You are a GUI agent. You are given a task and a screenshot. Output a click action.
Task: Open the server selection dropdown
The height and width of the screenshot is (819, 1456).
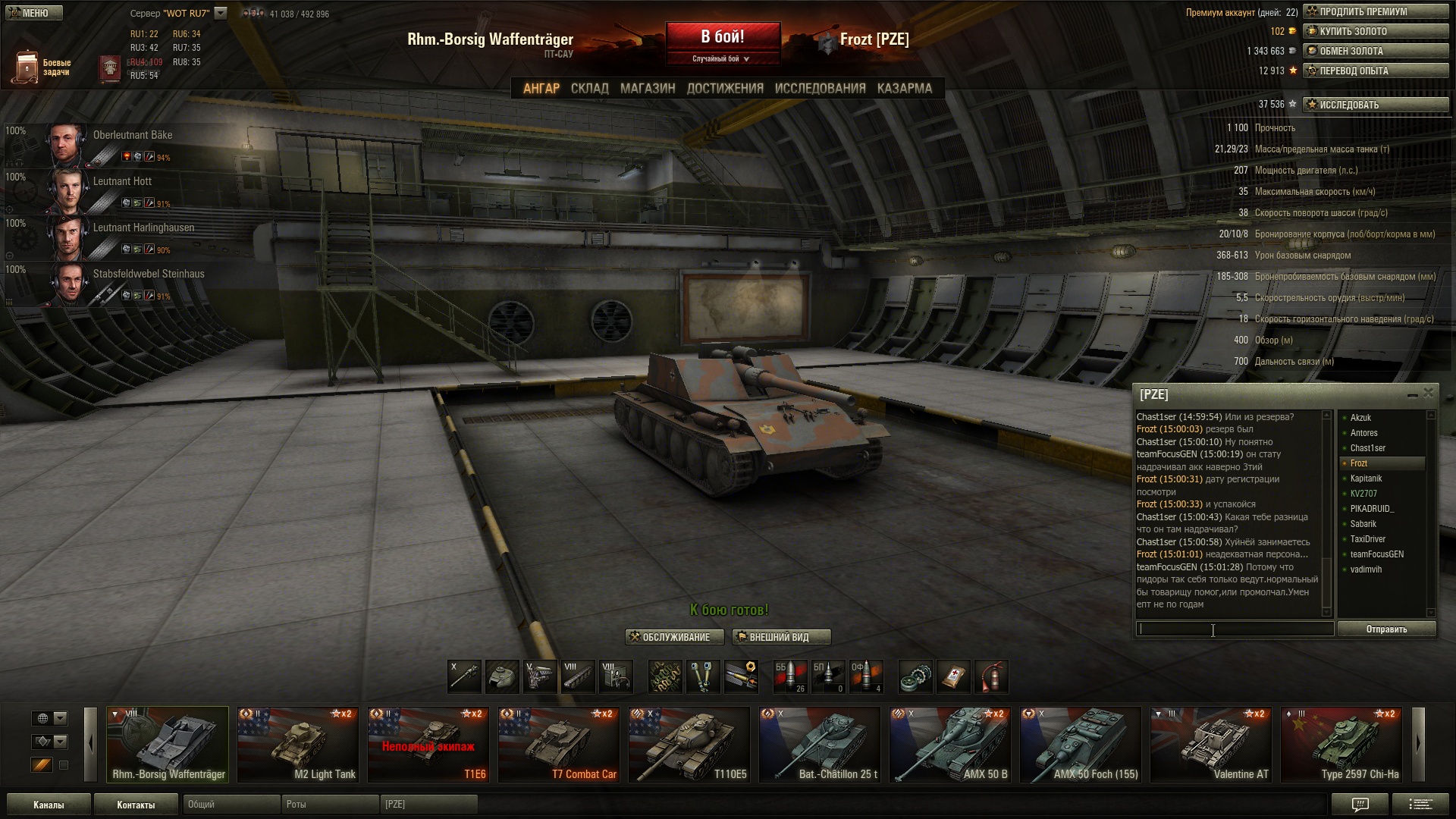tap(221, 13)
